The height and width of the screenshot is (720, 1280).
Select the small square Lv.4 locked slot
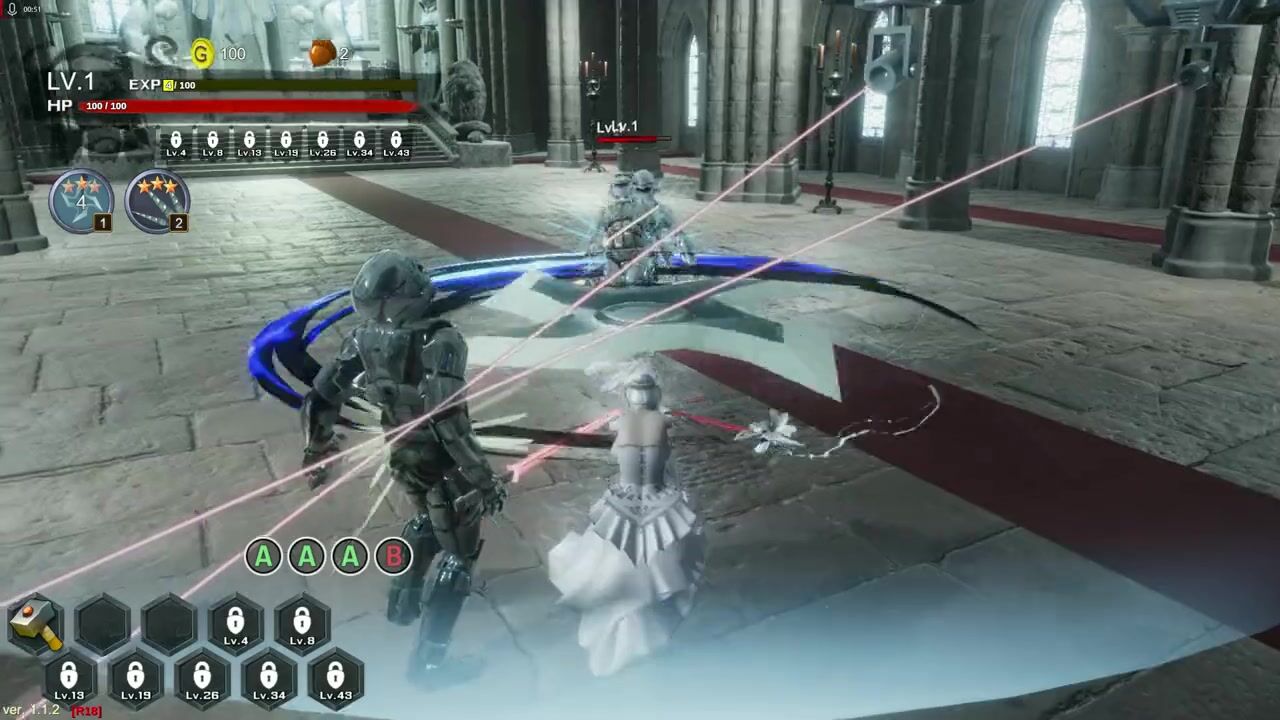(x=176, y=143)
